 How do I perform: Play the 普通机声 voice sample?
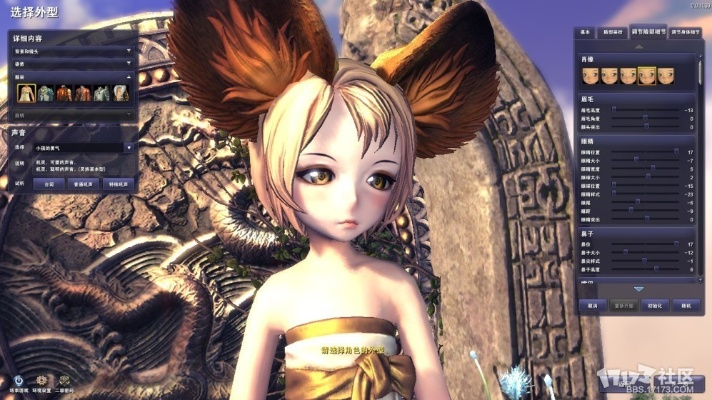(x=83, y=184)
